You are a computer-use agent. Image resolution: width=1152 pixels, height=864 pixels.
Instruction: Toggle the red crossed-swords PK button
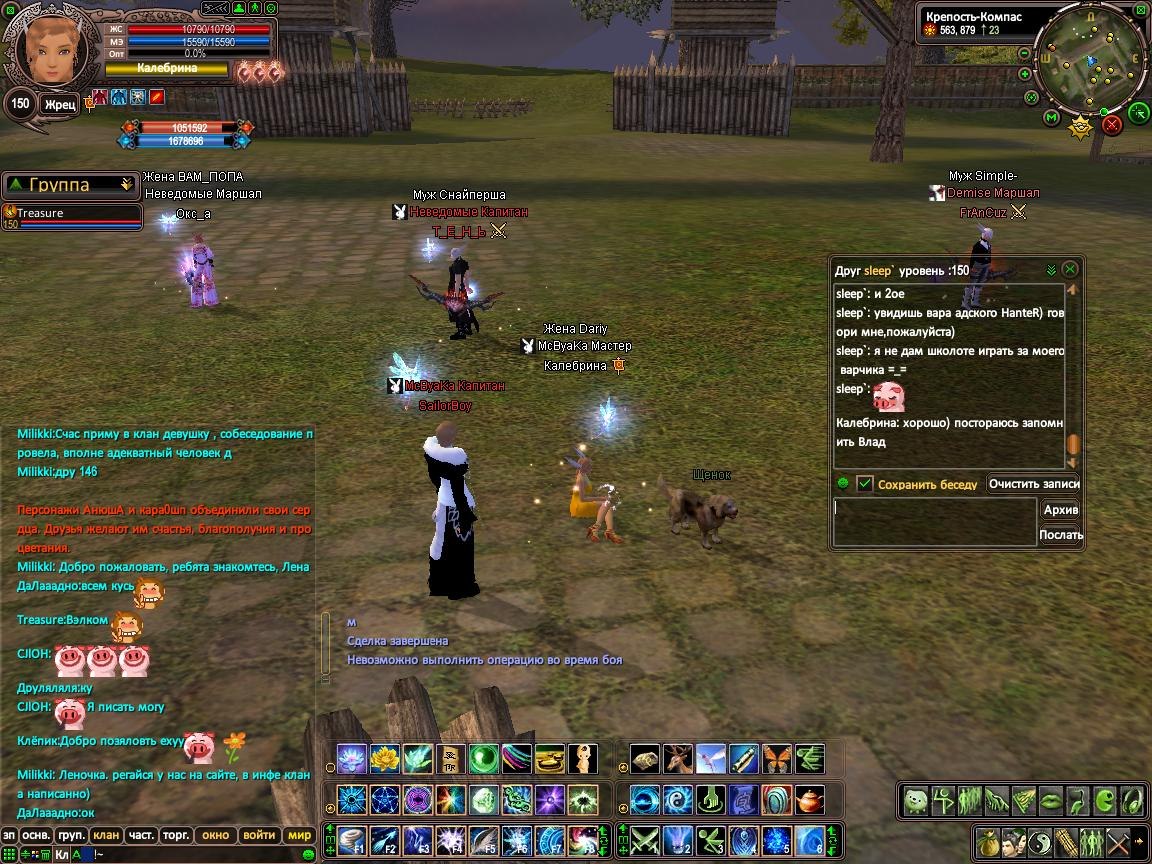pos(1112,125)
